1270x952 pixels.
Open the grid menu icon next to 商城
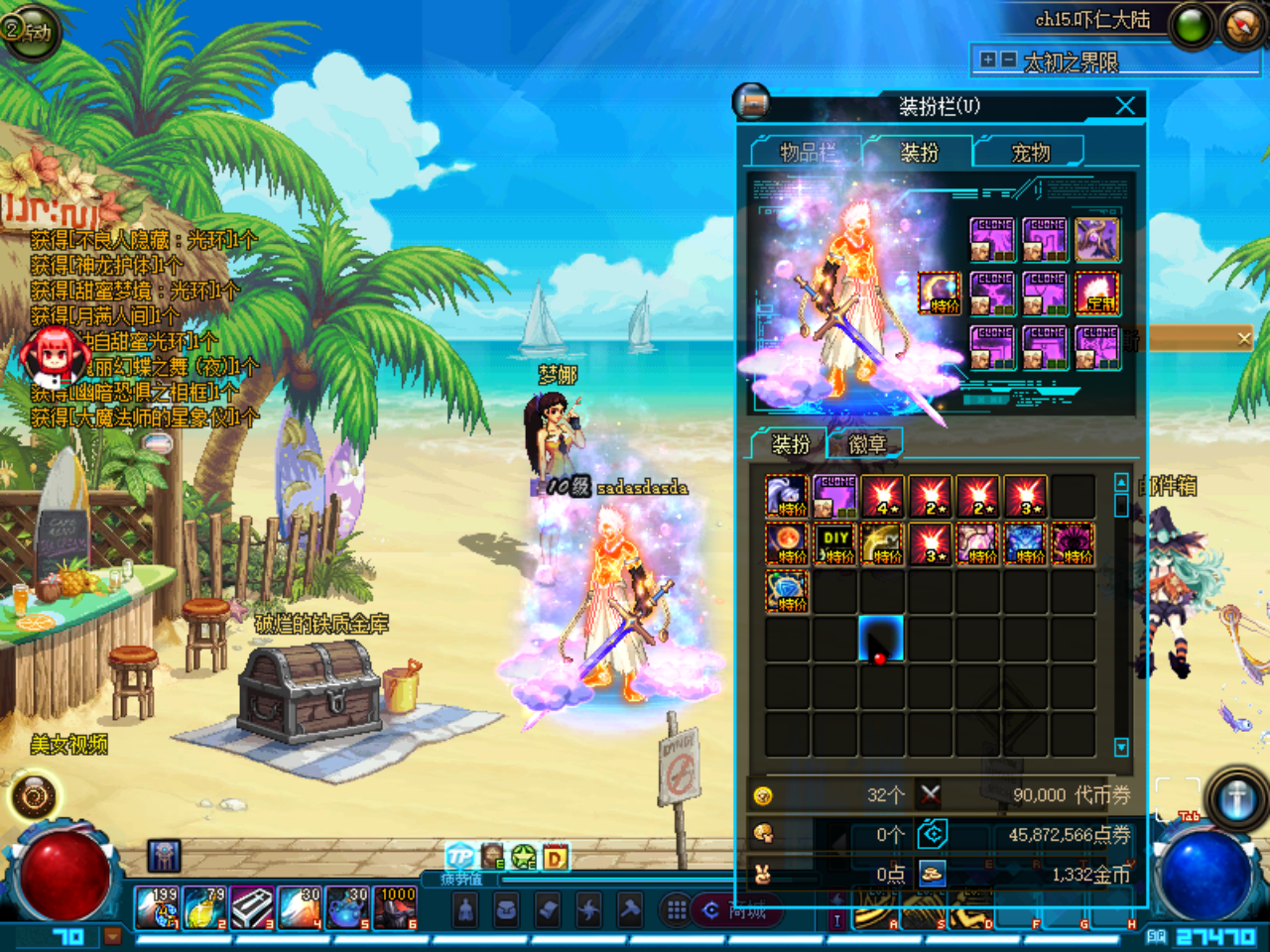[676, 908]
